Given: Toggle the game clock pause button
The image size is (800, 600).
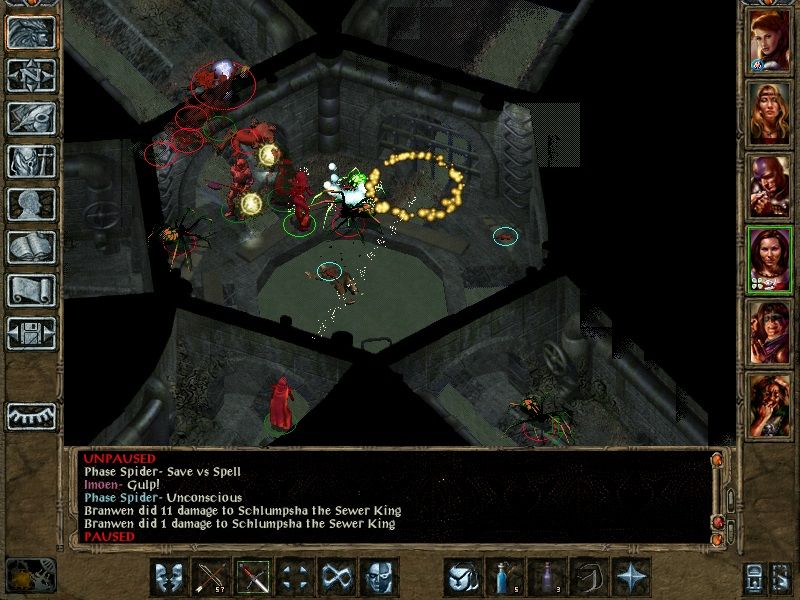Looking at the screenshot, I should (28, 575).
